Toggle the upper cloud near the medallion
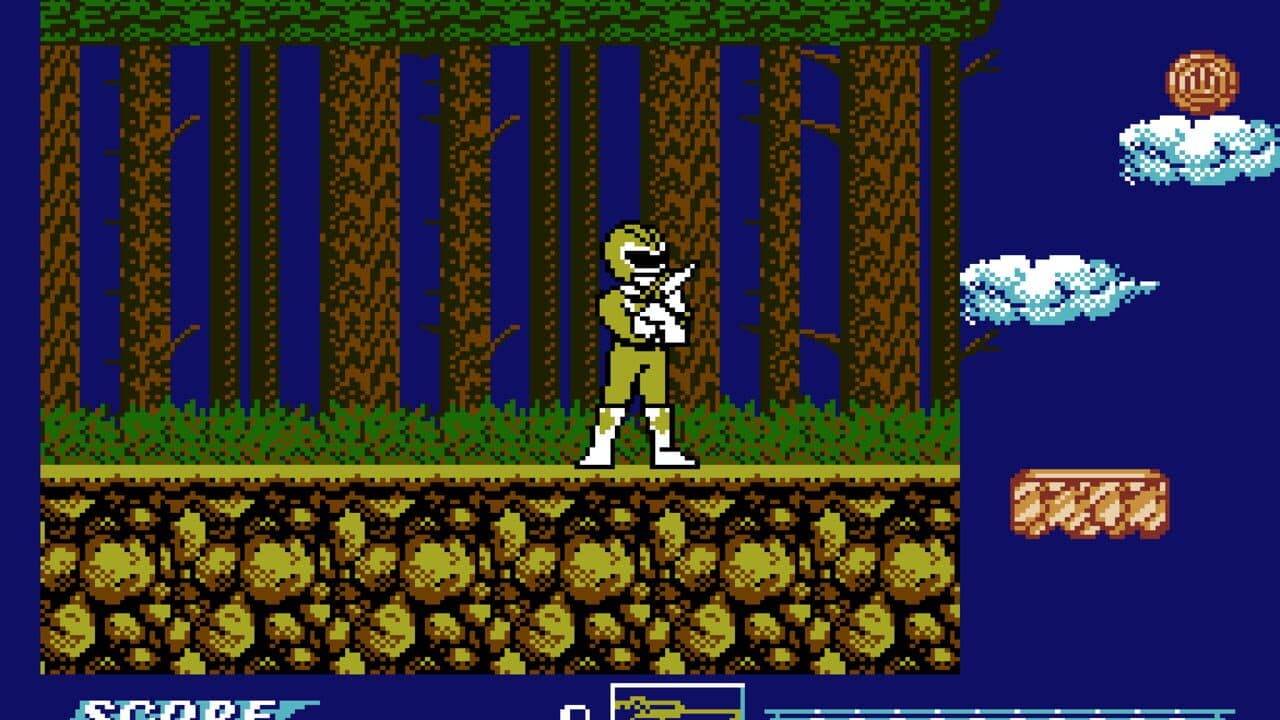Viewport: 1280px width, 720px height. (1190, 150)
